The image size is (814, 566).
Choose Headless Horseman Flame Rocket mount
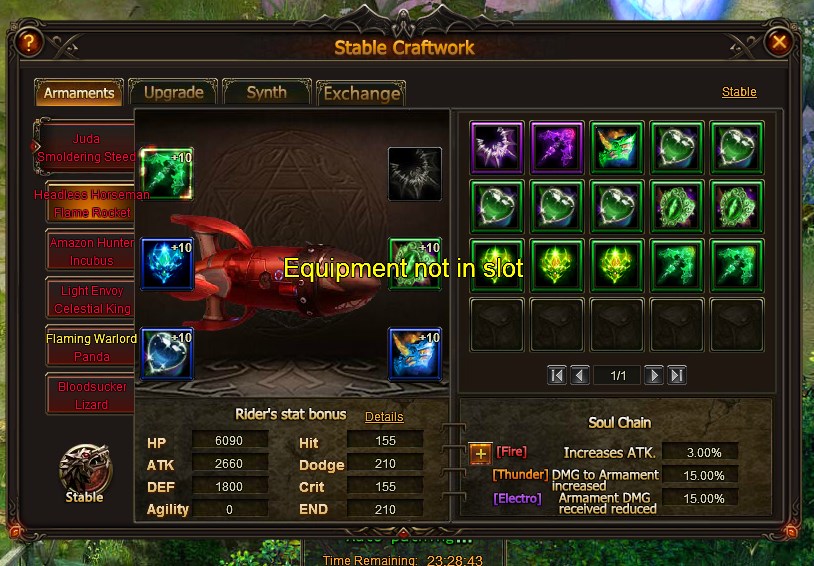pos(90,203)
